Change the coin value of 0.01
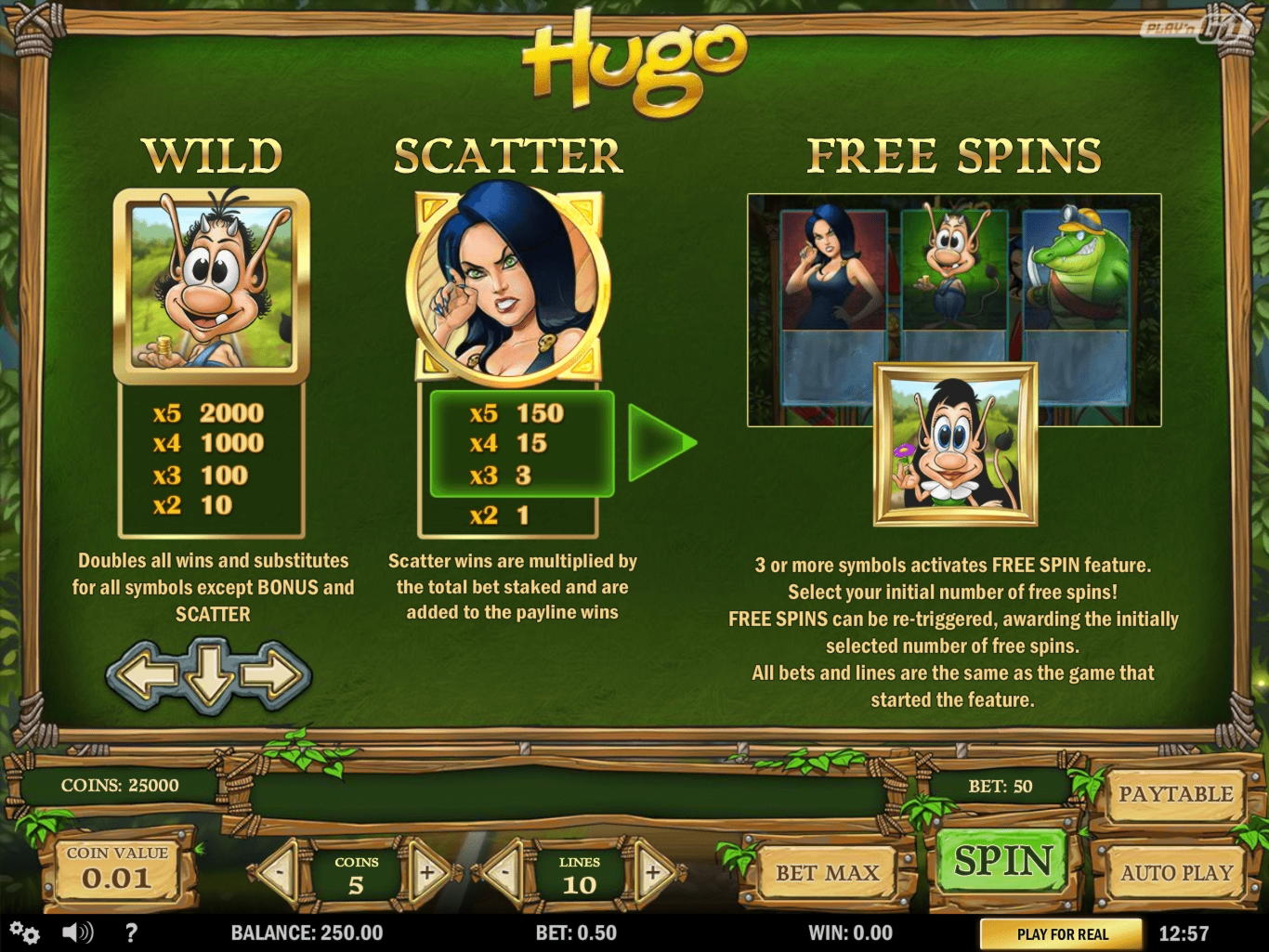 (x=117, y=869)
